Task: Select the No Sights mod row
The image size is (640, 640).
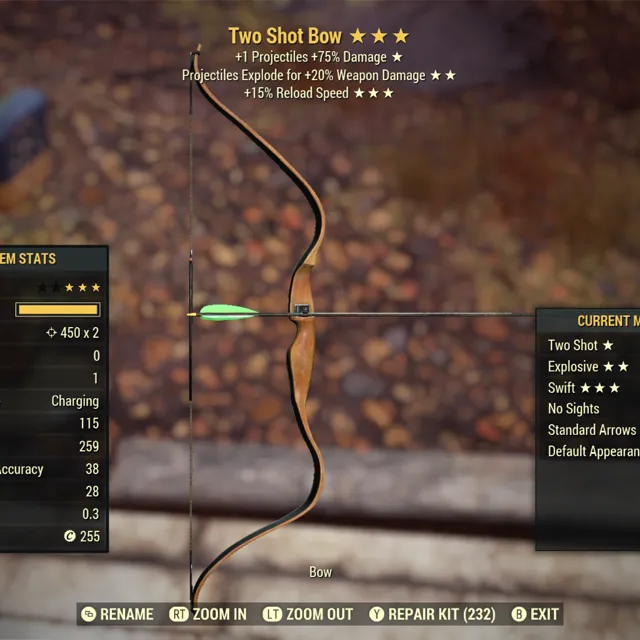Action: (574, 409)
